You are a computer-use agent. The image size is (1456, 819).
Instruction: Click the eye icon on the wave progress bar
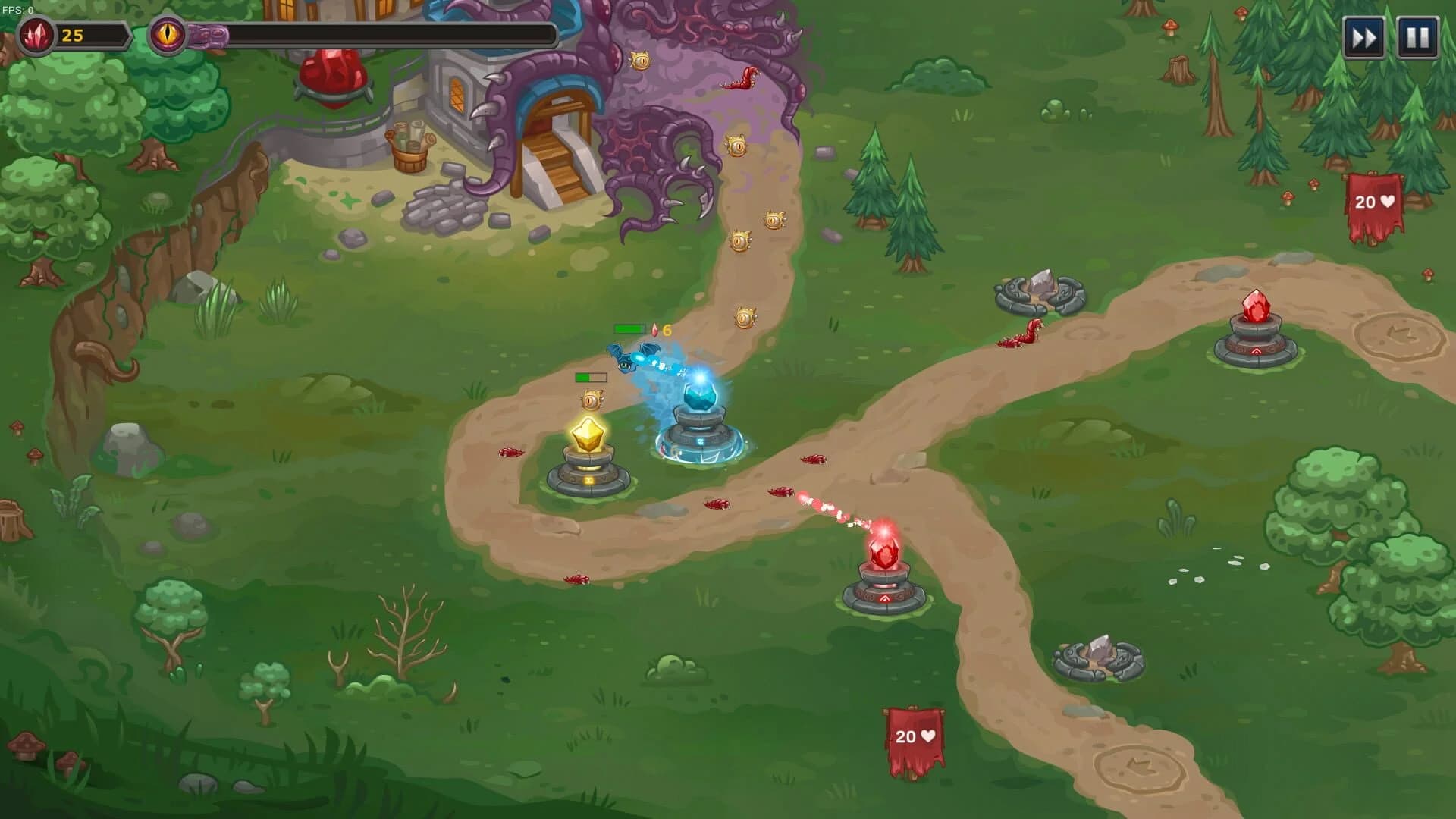(x=168, y=32)
